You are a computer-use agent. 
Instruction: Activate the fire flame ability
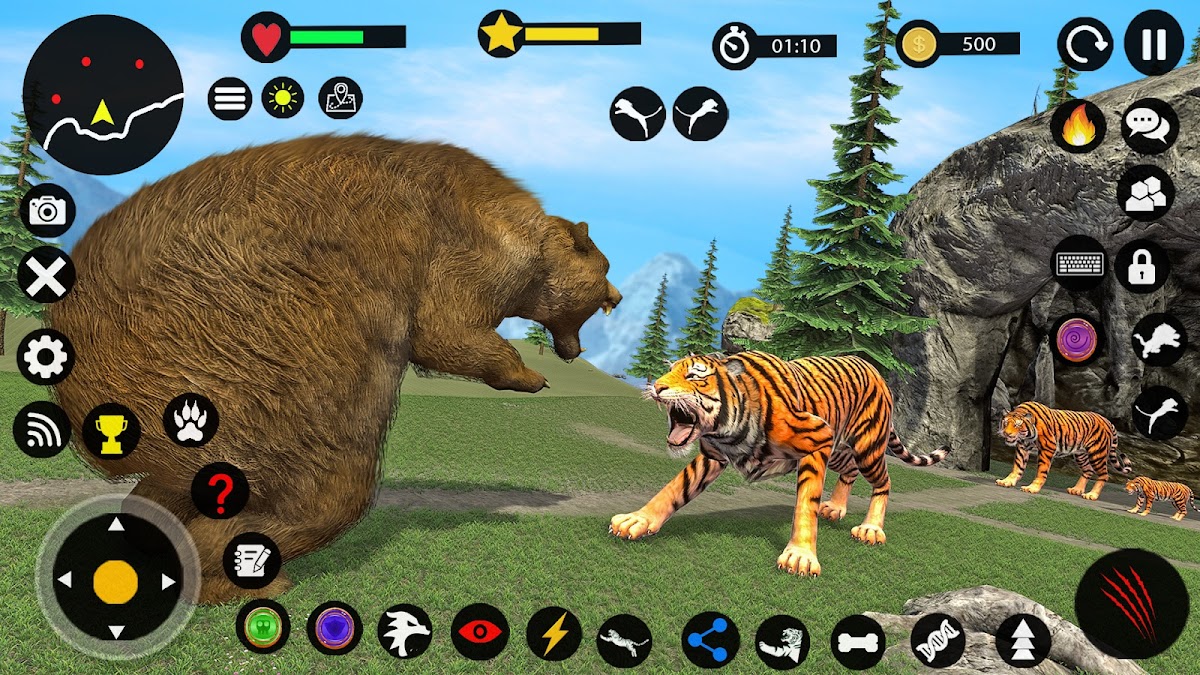click(x=1078, y=127)
